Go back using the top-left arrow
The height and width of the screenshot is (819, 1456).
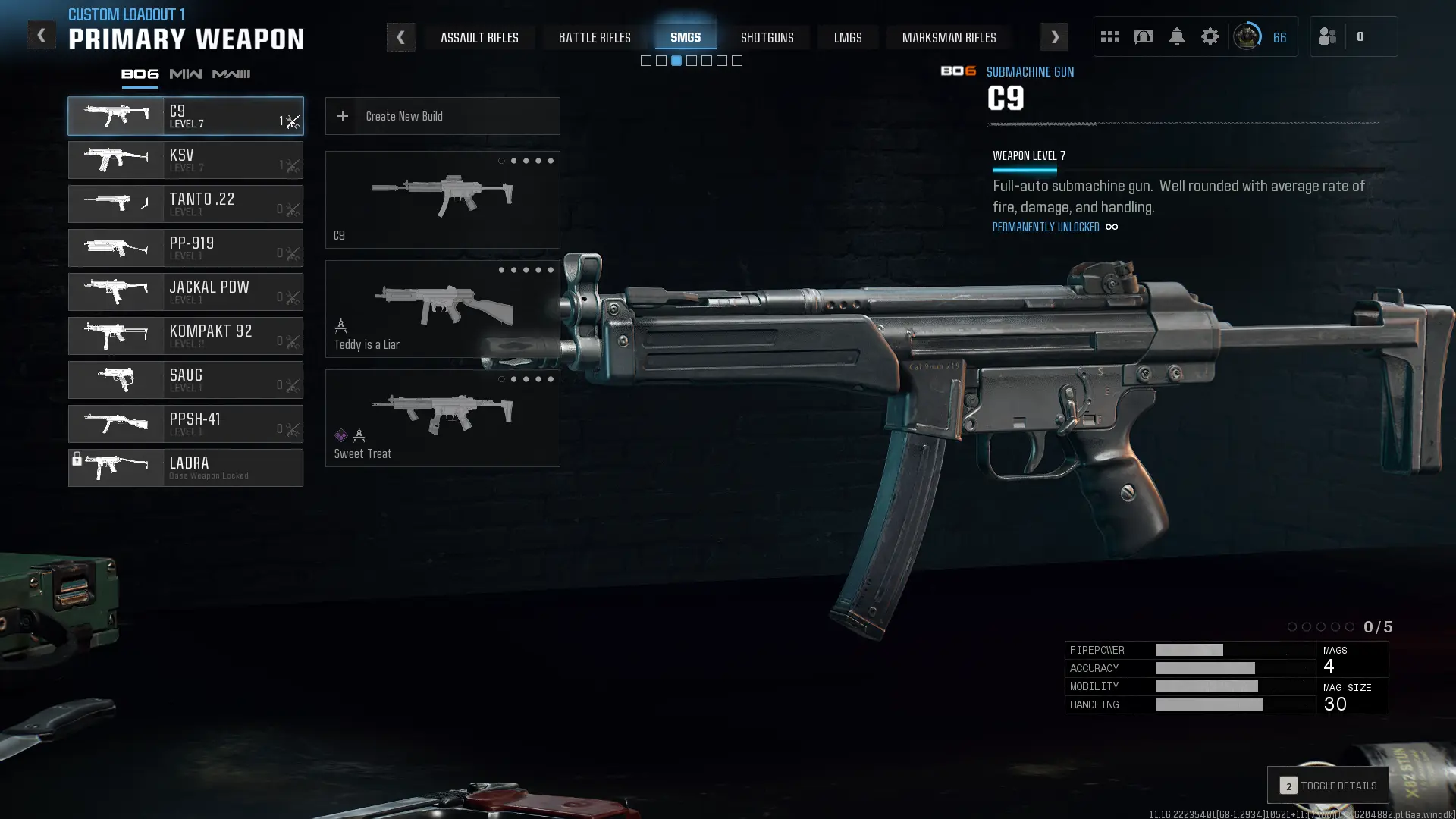(x=41, y=35)
